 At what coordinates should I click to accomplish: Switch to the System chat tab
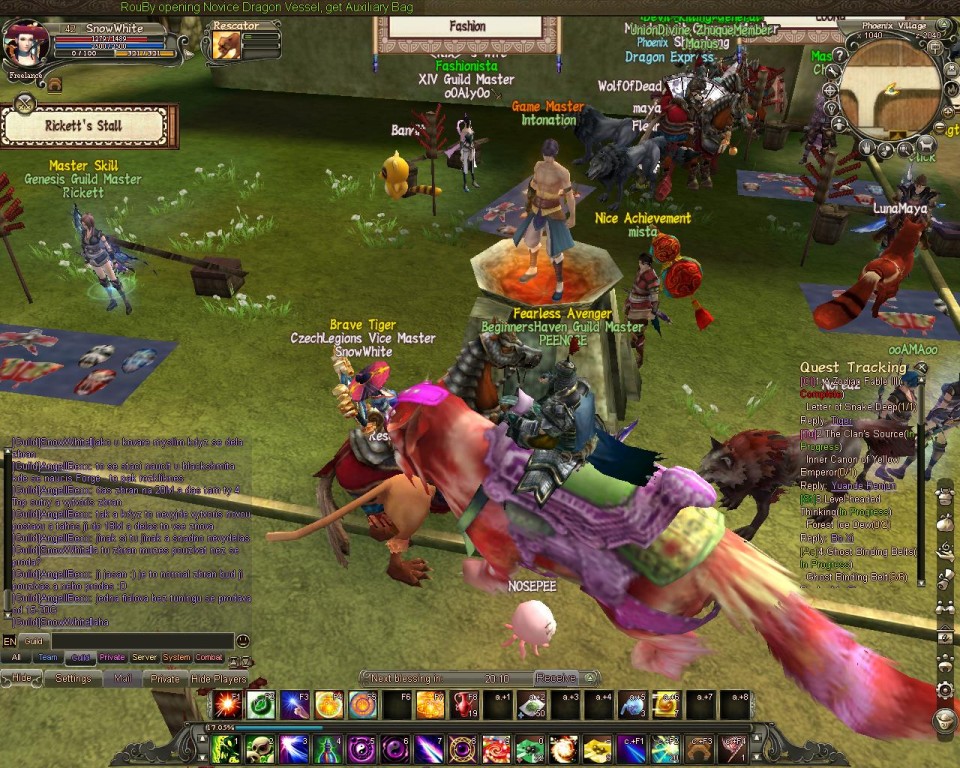click(x=176, y=657)
